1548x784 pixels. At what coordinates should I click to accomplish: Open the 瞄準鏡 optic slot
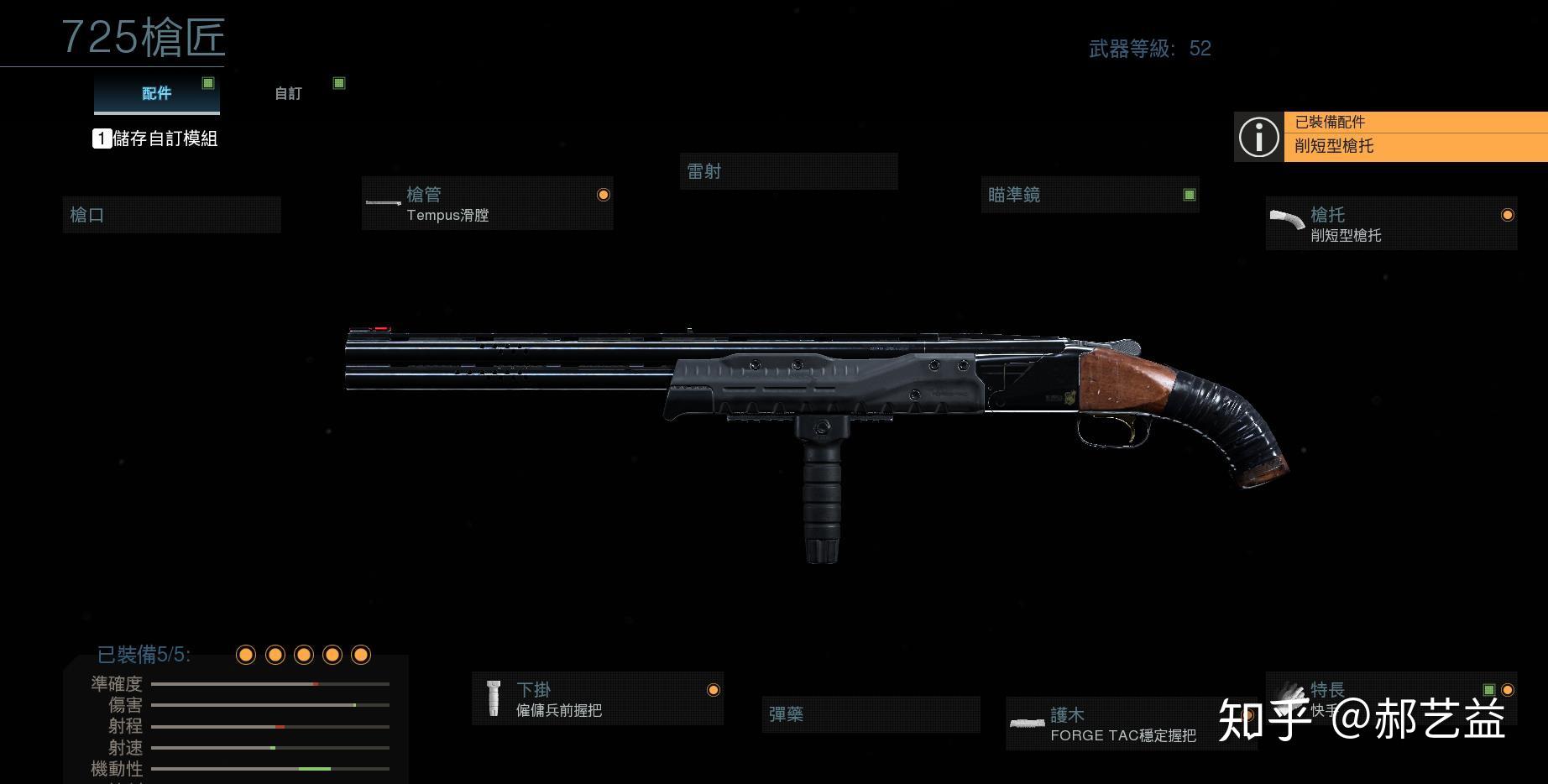pyautogui.click(x=1089, y=196)
